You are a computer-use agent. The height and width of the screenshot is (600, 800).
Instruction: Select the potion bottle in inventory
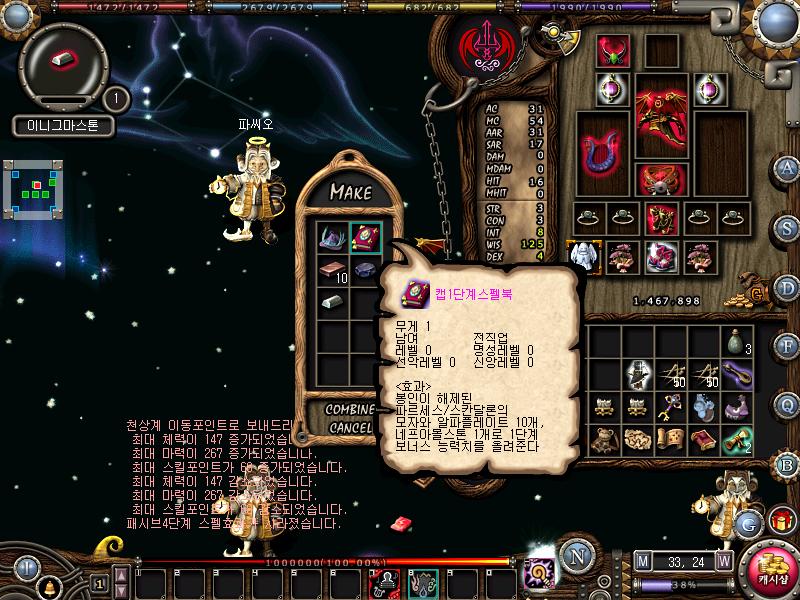(738, 342)
